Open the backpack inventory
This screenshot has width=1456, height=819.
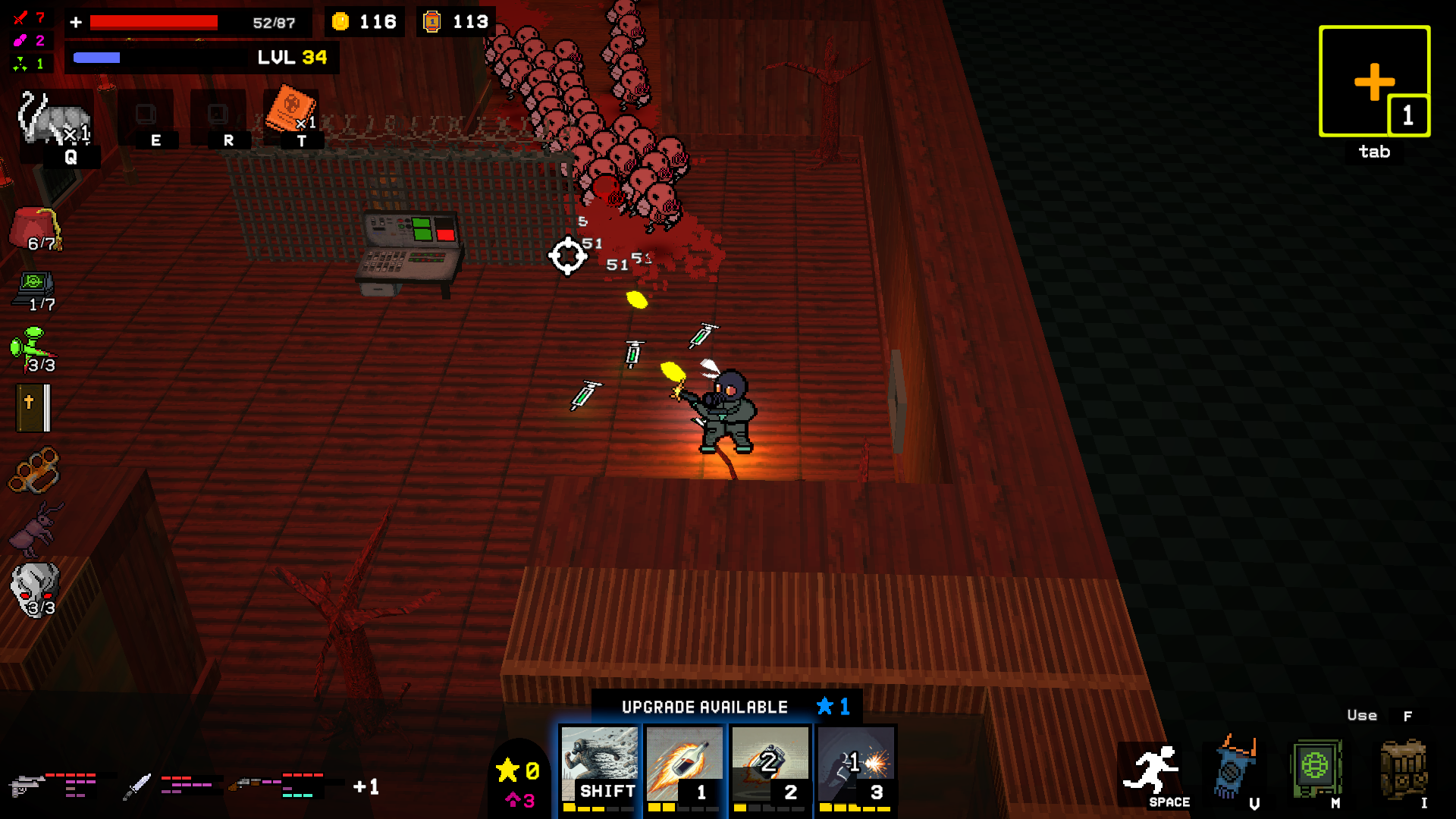(x=1403, y=769)
